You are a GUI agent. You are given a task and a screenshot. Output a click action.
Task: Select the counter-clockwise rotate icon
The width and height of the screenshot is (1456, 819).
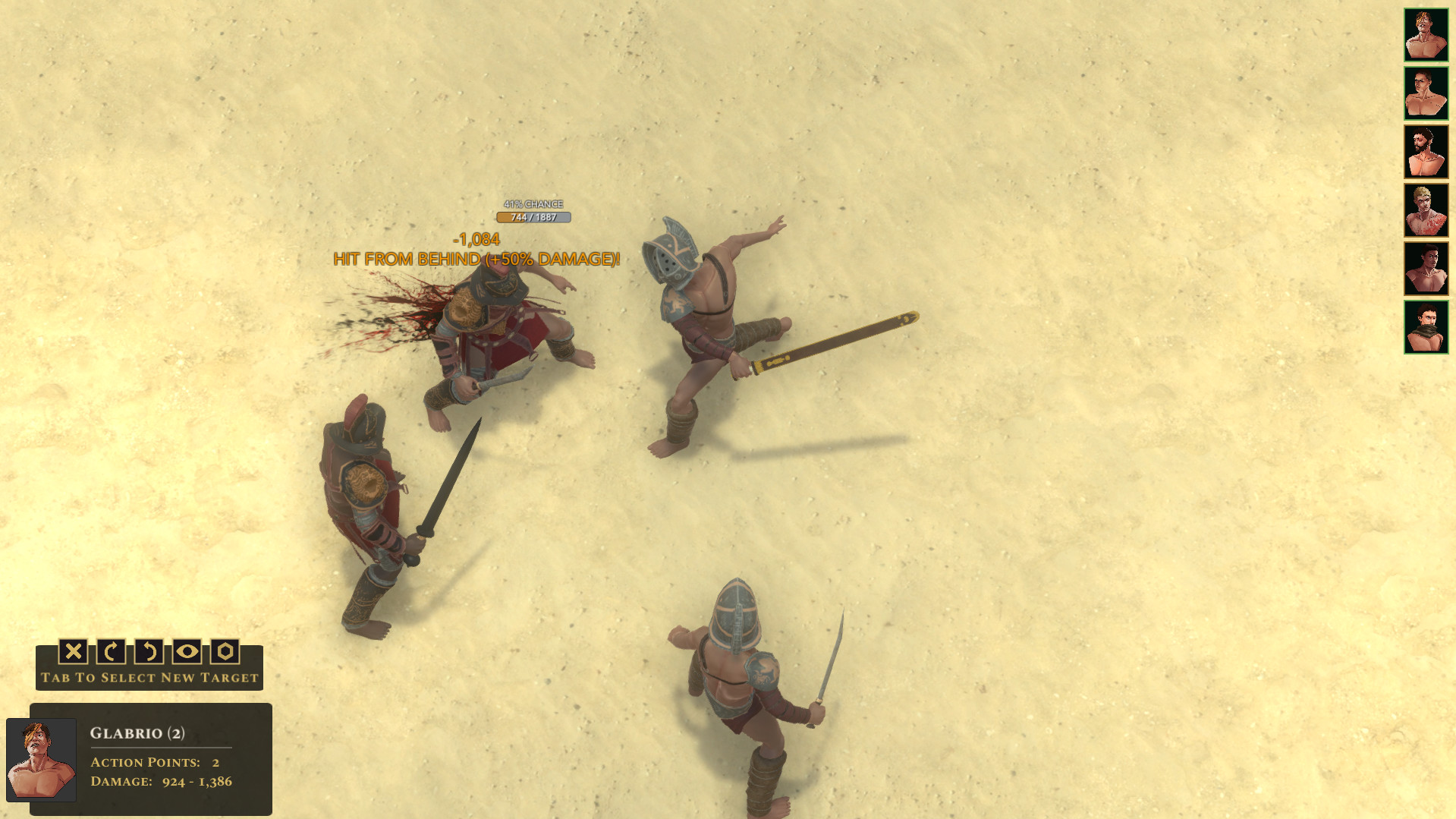(149, 652)
